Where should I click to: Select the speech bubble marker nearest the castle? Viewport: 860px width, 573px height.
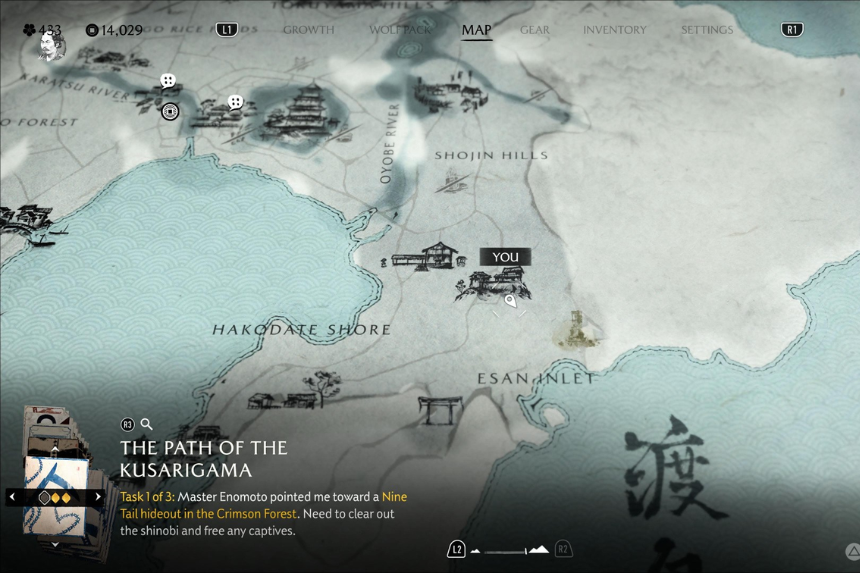point(235,102)
